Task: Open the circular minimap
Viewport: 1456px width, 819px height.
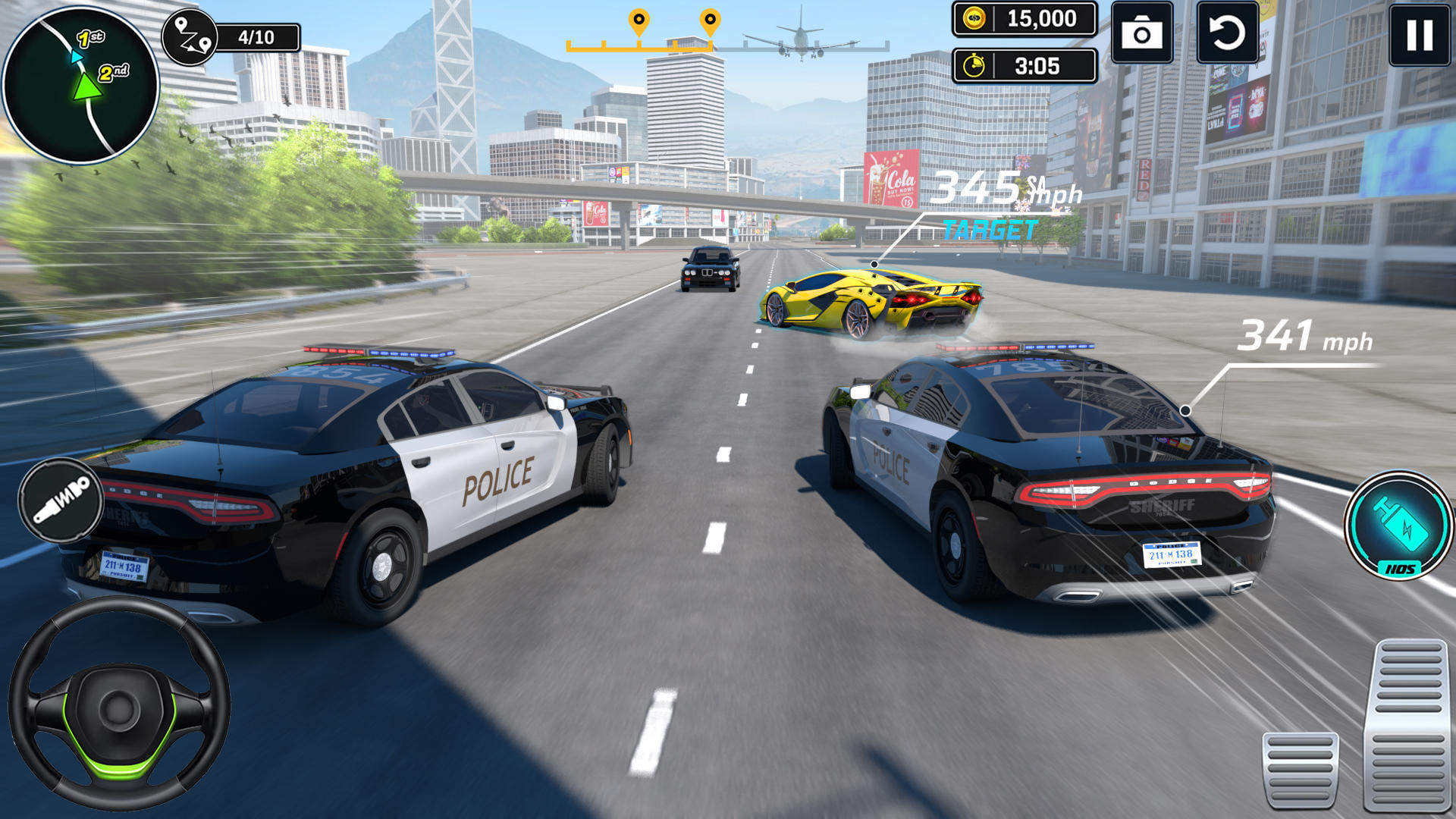Action: coord(80,85)
